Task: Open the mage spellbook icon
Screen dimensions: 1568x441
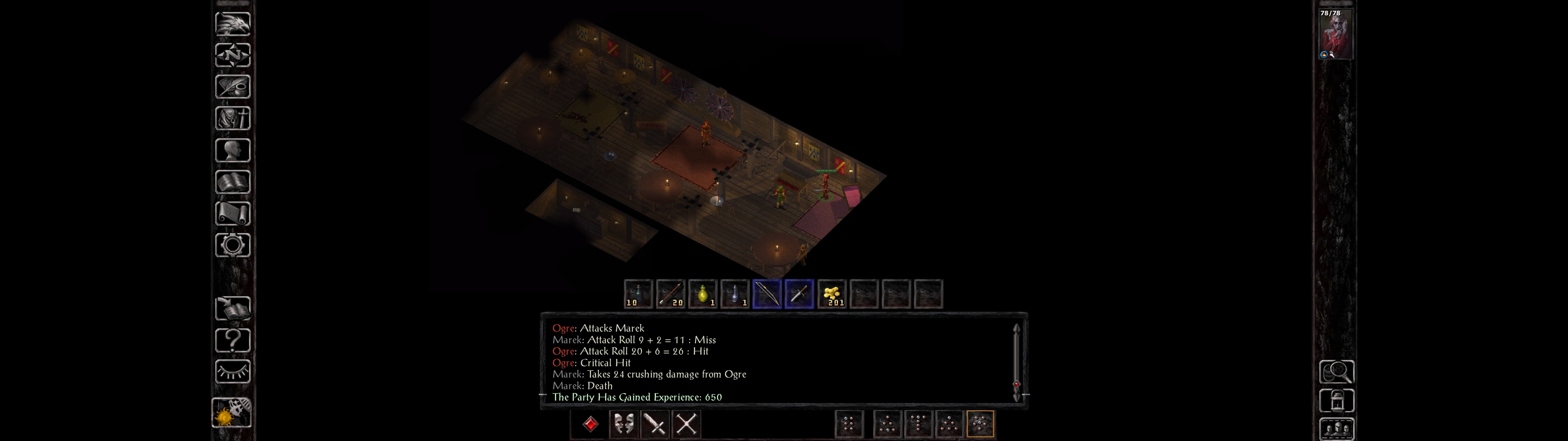Action: (x=232, y=182)
